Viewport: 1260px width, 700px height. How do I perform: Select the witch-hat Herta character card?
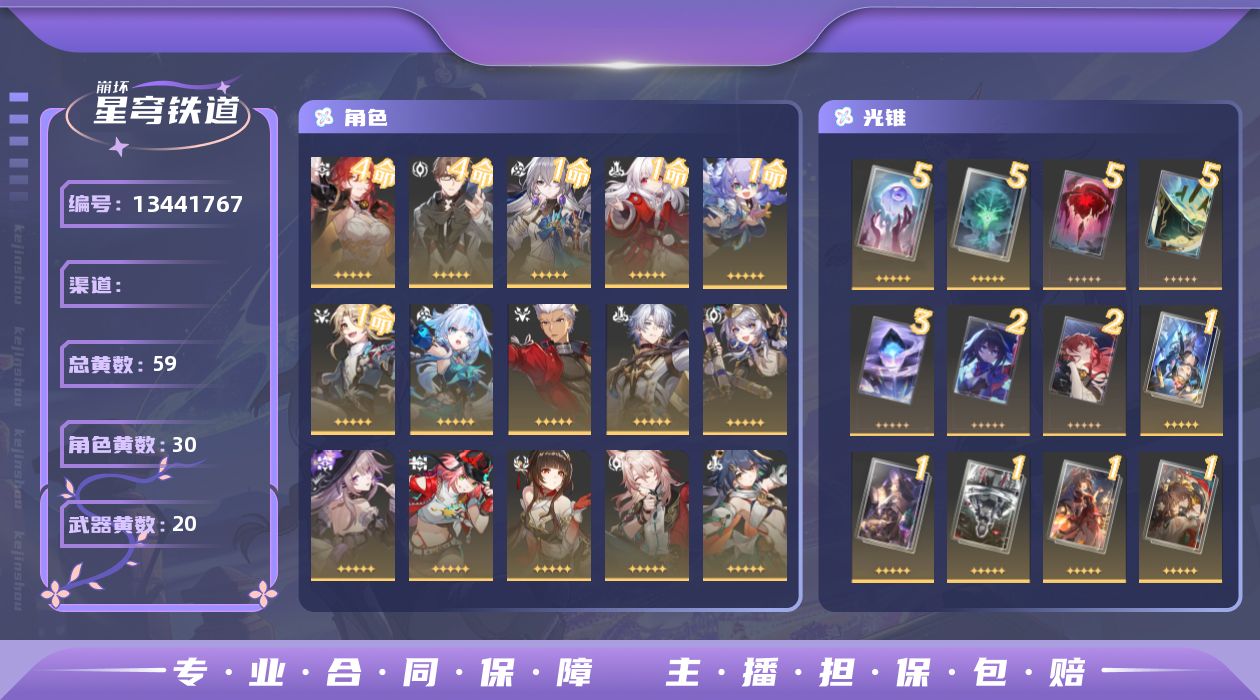pos(352,515)
